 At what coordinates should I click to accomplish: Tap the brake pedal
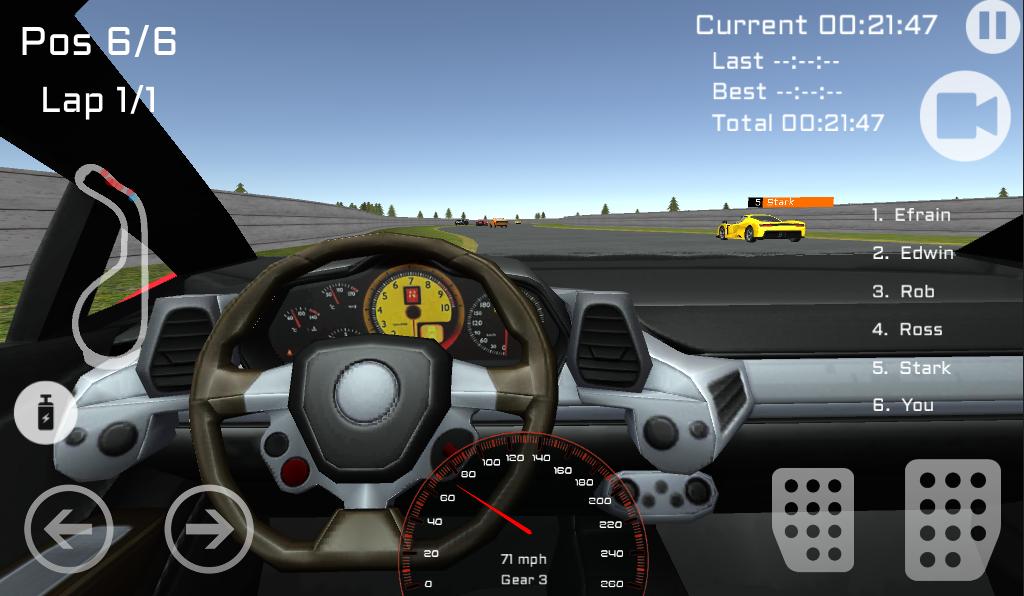pyautogui.click(x=812, y=519)
